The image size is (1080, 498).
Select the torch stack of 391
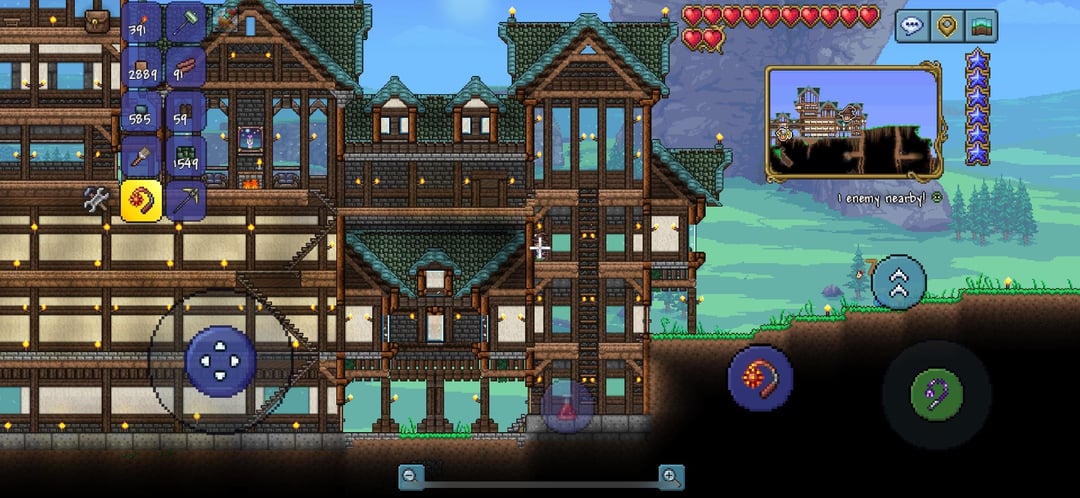[141, 22]
